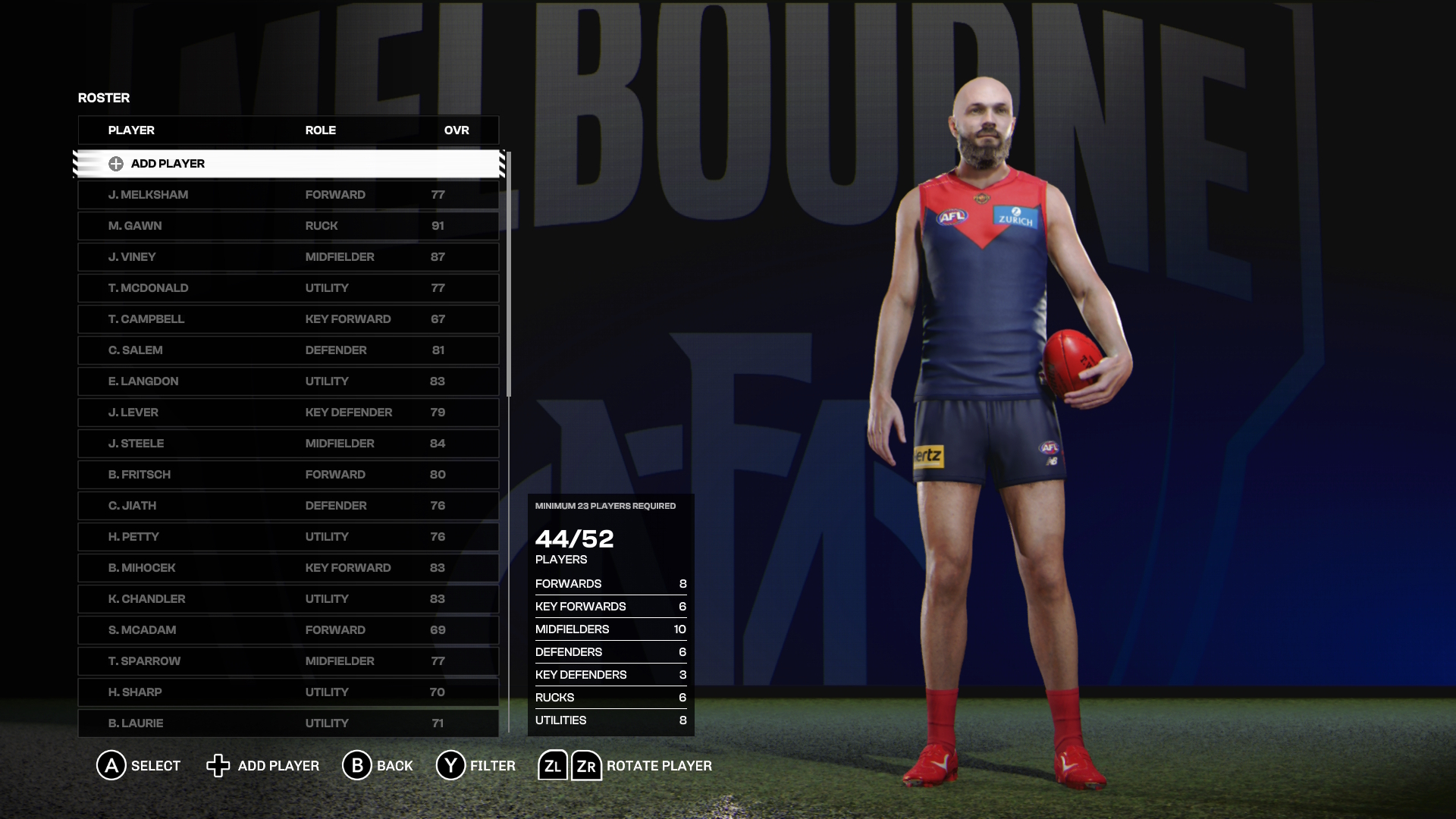Pick key defender J. Lever
Viewport: 1456px width, 819px height.
coord(288,413)
